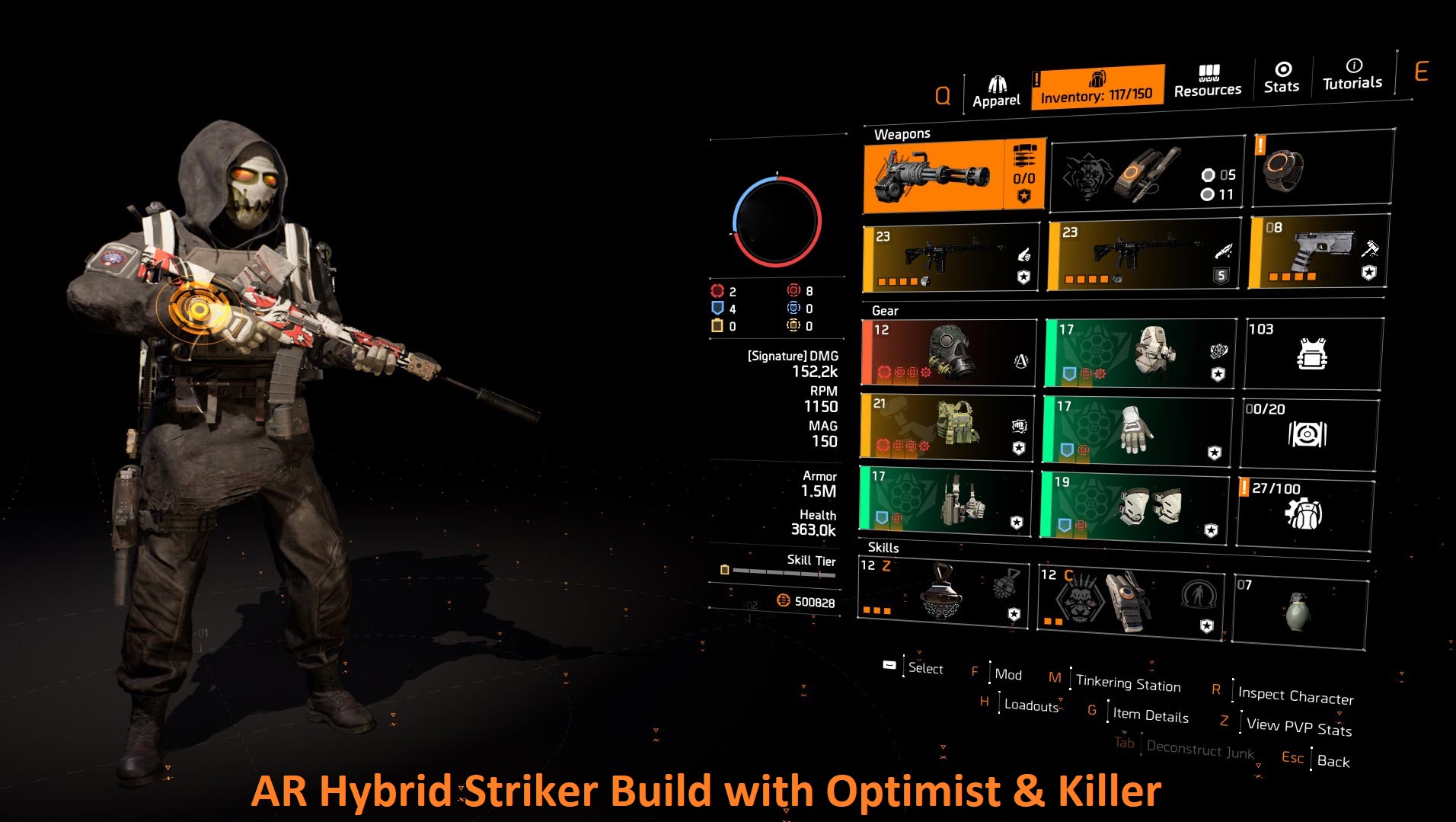Open the body armor slot showing 103

coord(1311,353)
